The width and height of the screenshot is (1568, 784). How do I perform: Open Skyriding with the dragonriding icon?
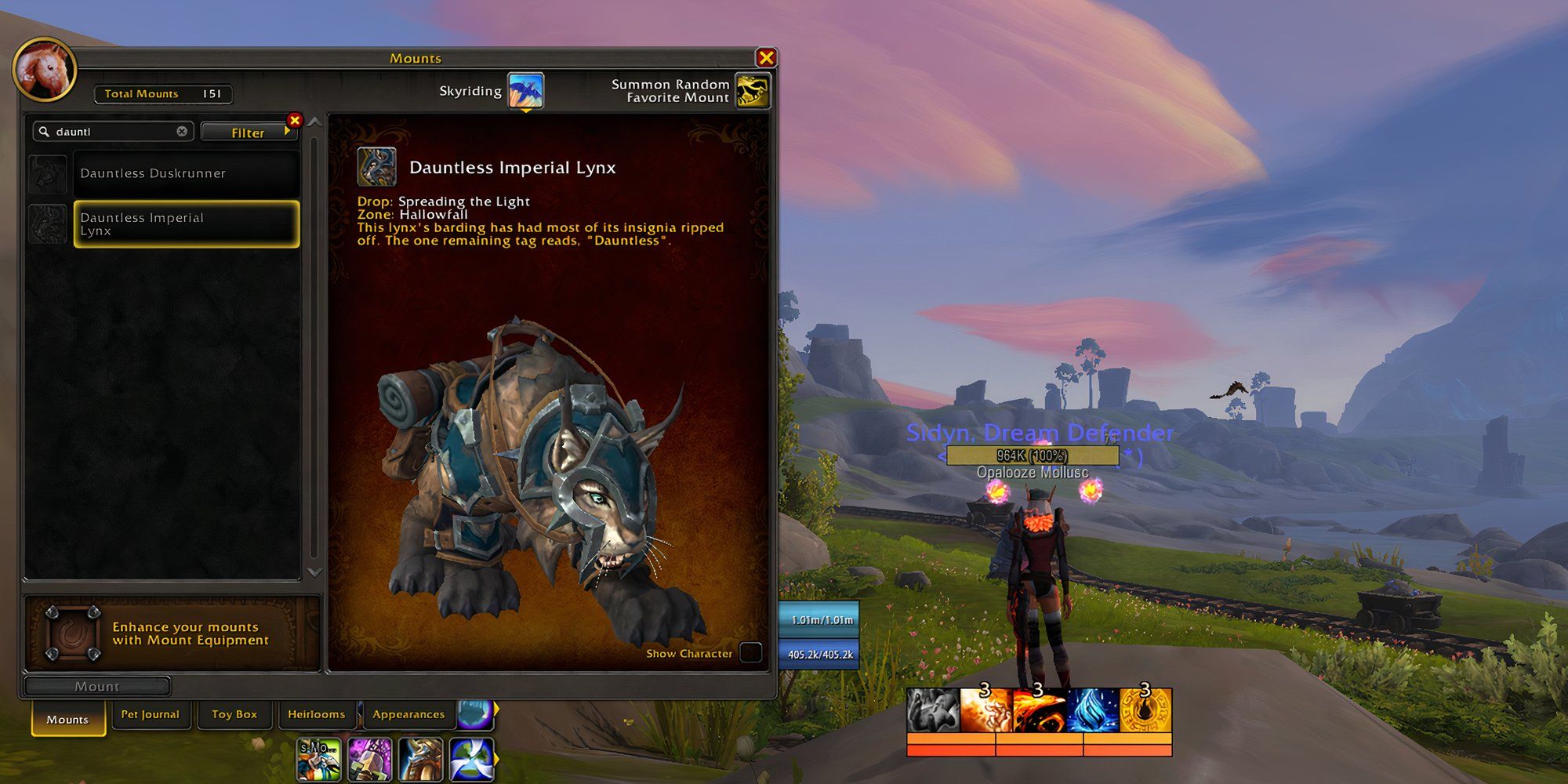click(x=527, y=90)
